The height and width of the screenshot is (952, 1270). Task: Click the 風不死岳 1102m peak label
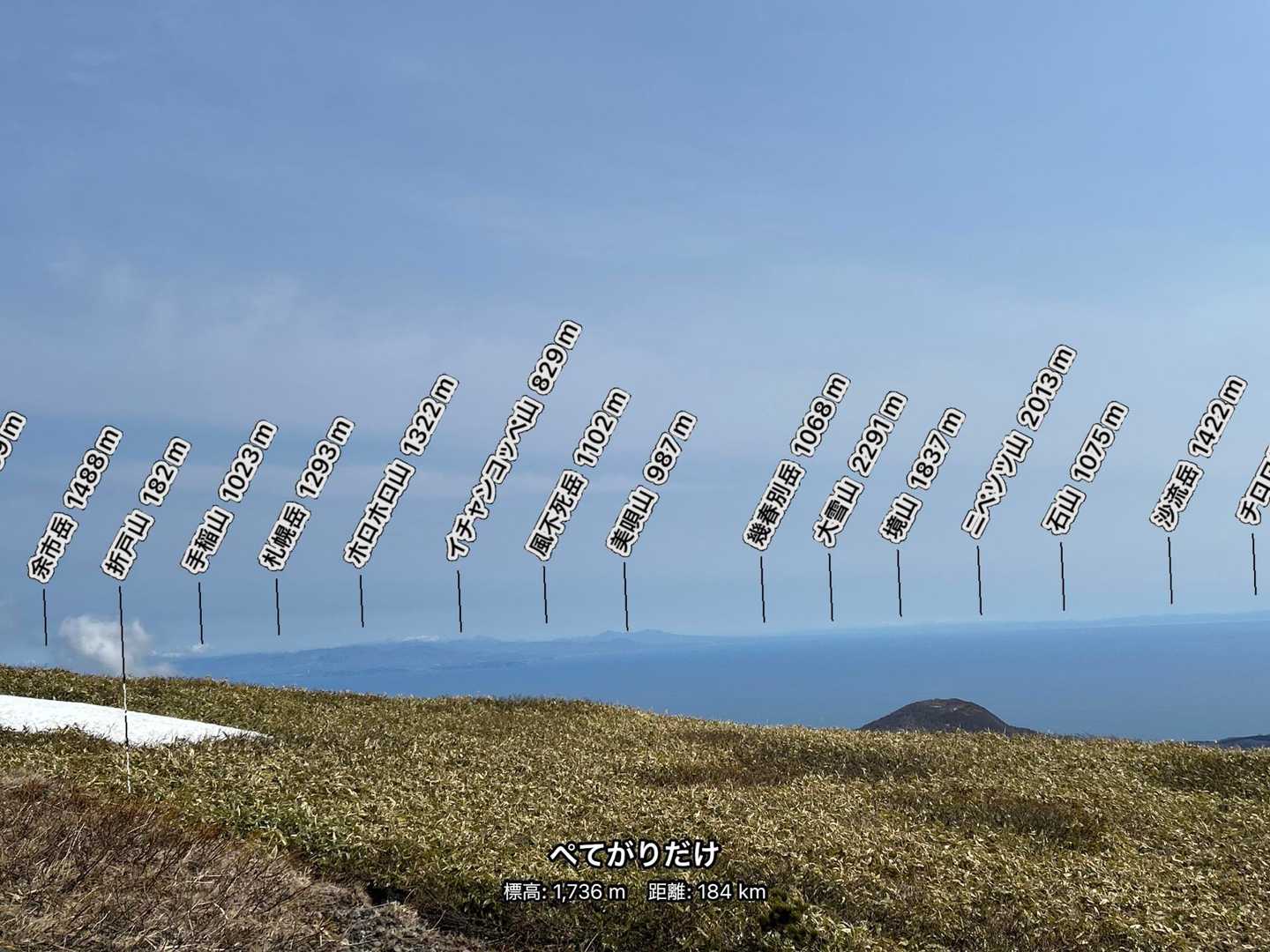tap(578, 474)
